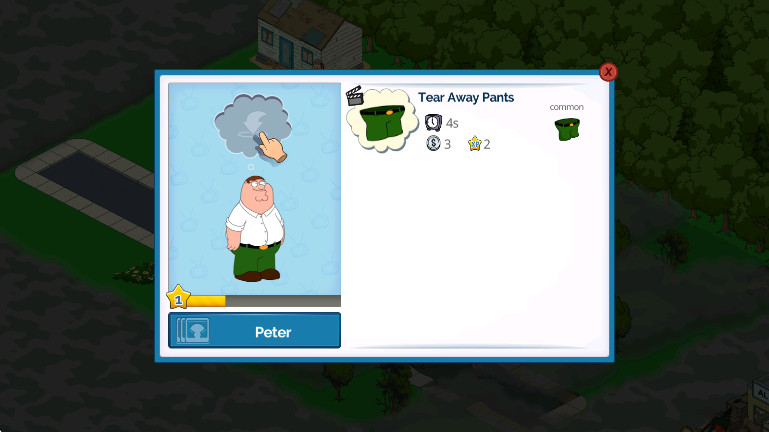The height and width of the screenshot is (432, 769).
Task: Click the common green pants reward icon
Action: tap(567, 128)
